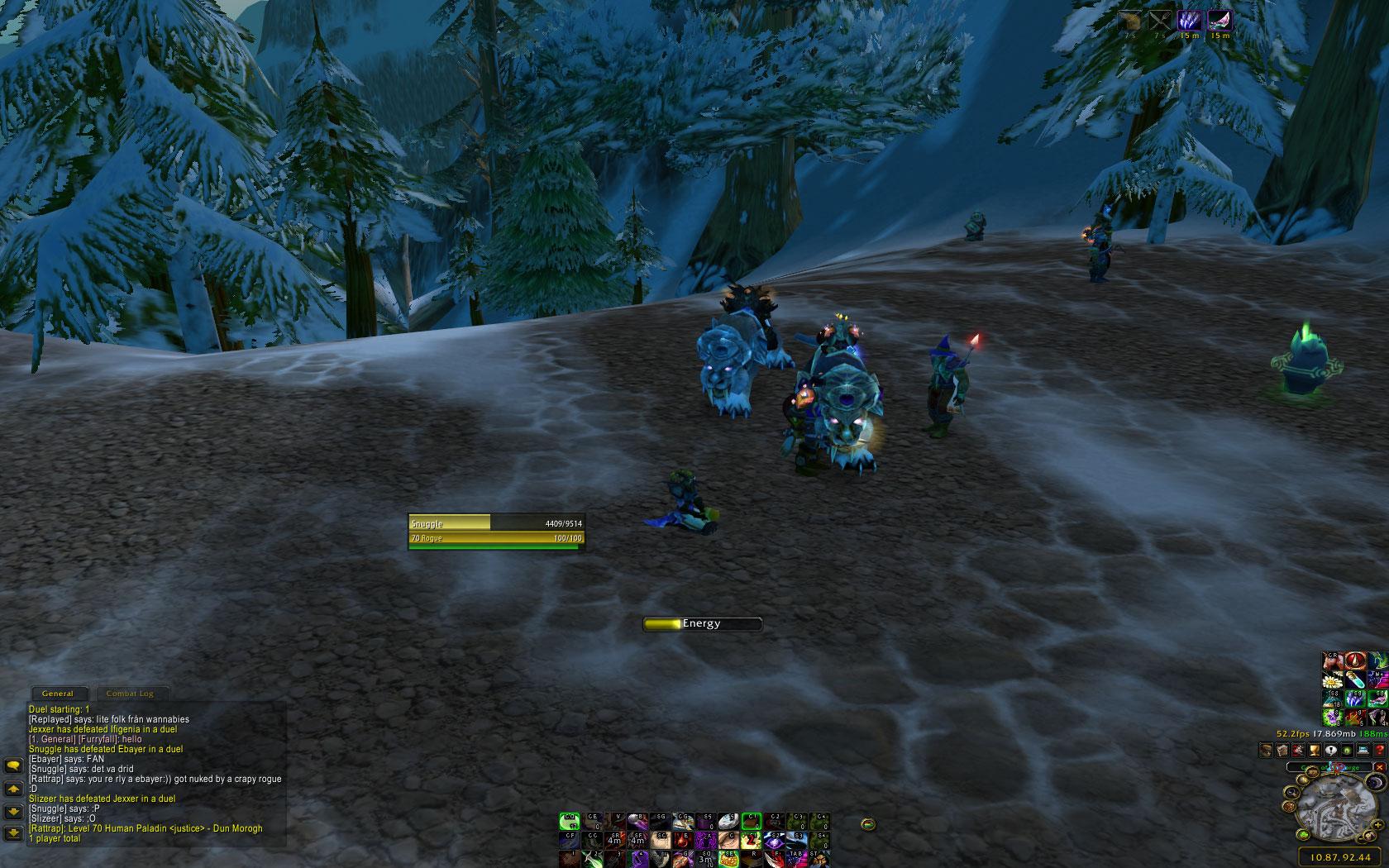Image resolution: width=1389 pixels, height=868 pixels.
Task: Use the white daisy flower item
Action: [x=1331, y=680]
